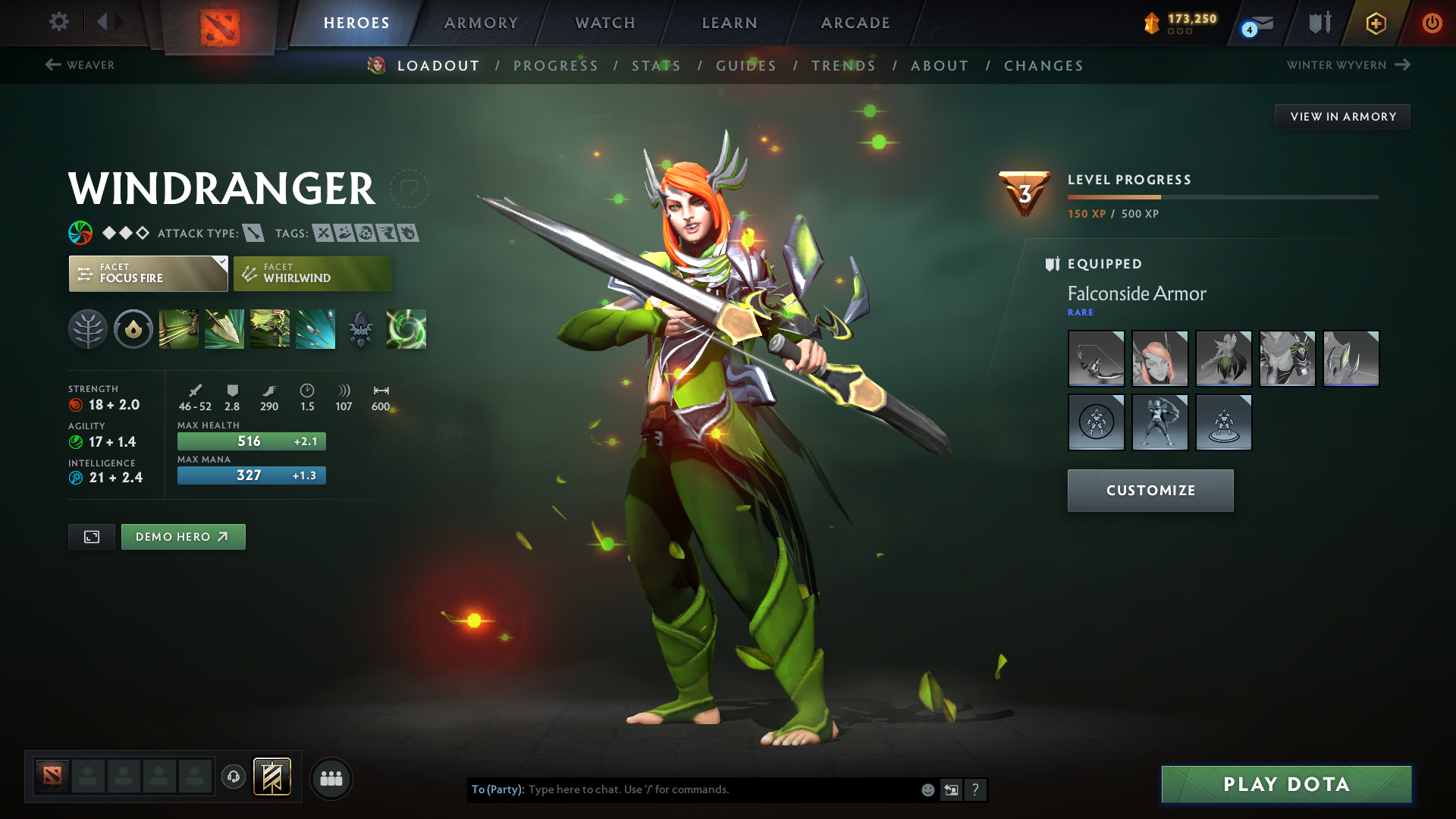Start matchmaking with Play Dota

coord(1286,784)
